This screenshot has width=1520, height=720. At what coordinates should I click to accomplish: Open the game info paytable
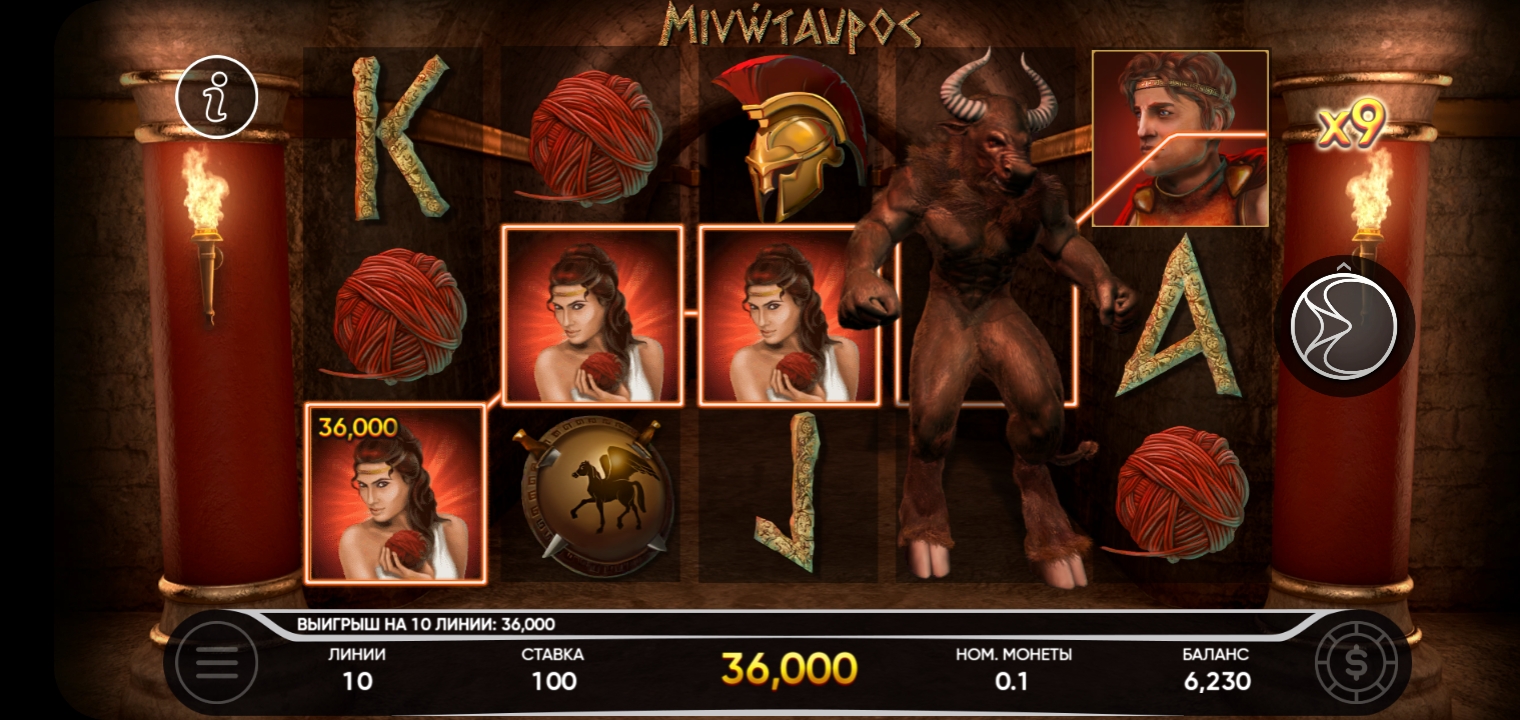[x=216, y=97]
